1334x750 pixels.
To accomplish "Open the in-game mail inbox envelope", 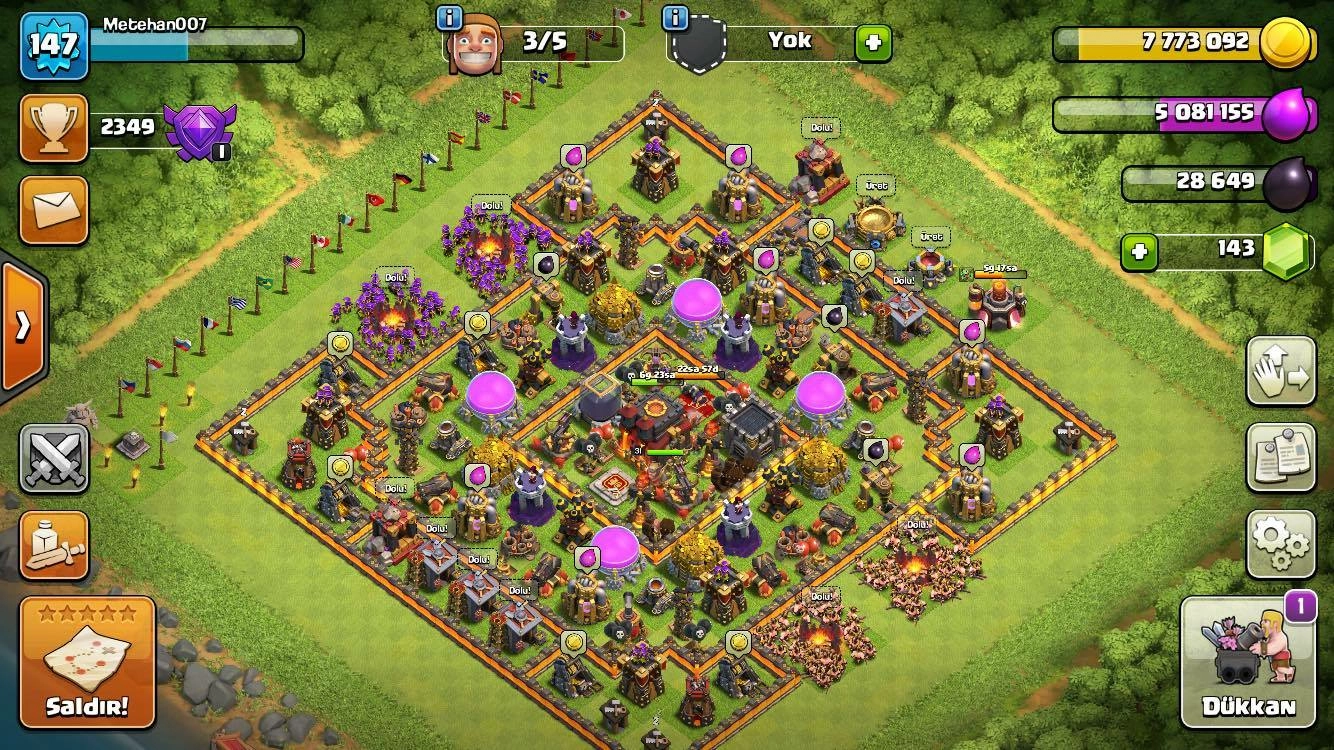I will 52,212.
